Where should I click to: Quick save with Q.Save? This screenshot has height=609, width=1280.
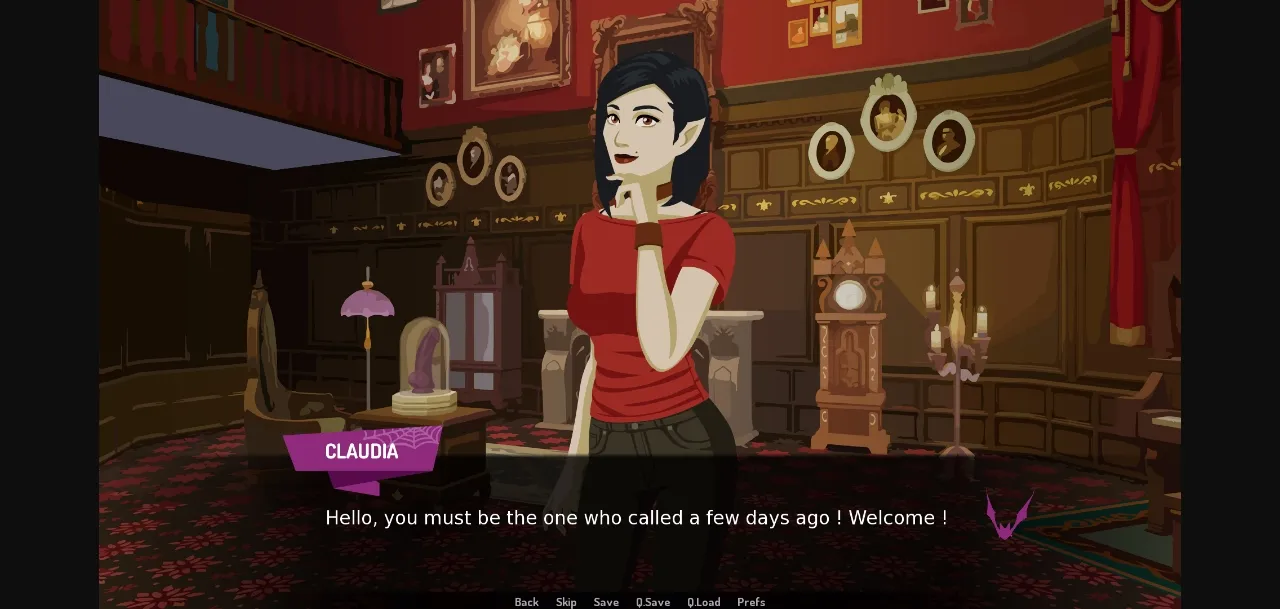pyautogui.click(x=653, y=602)
